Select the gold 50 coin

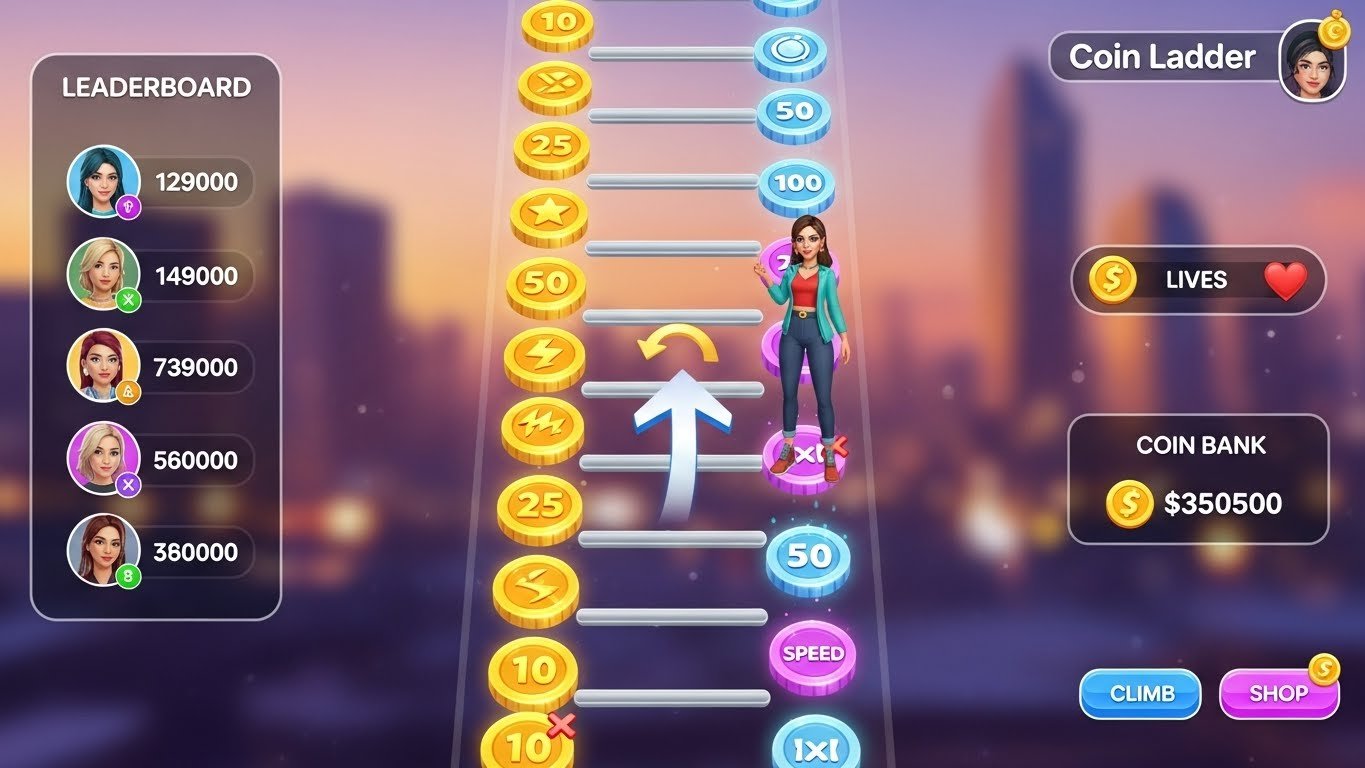546,284
